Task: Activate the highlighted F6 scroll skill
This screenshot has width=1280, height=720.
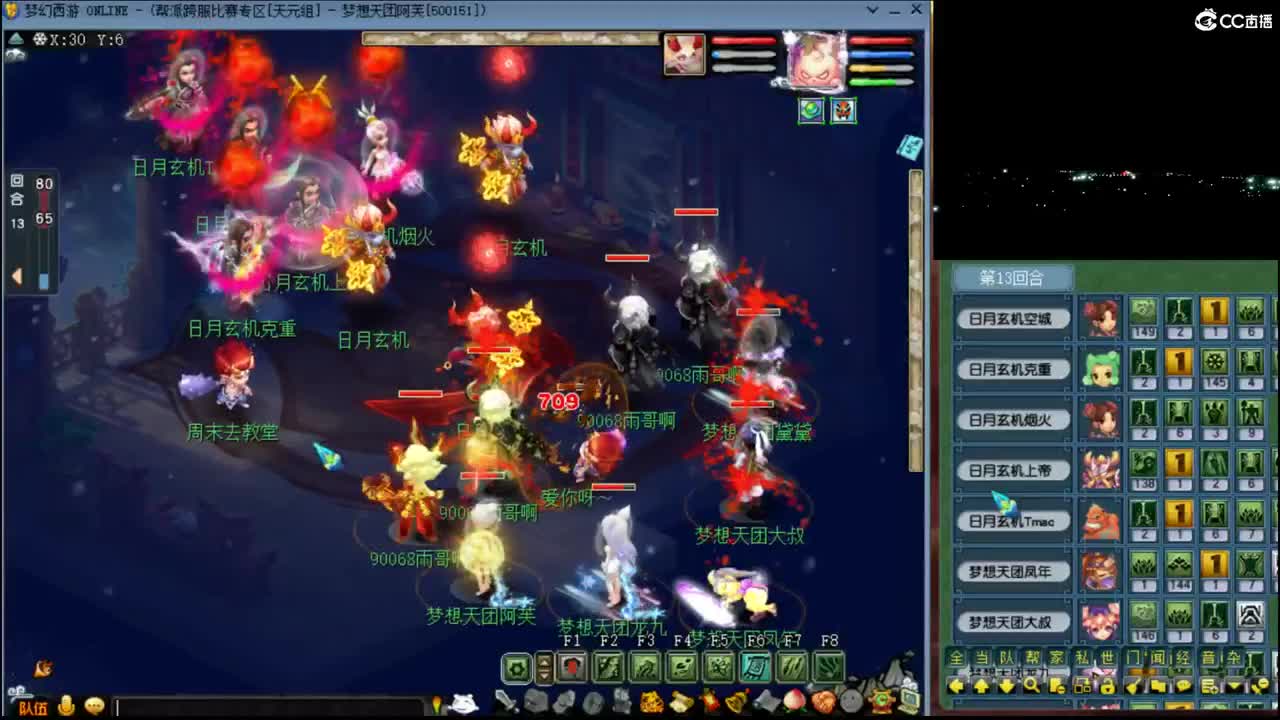Action: click(754, 666)
